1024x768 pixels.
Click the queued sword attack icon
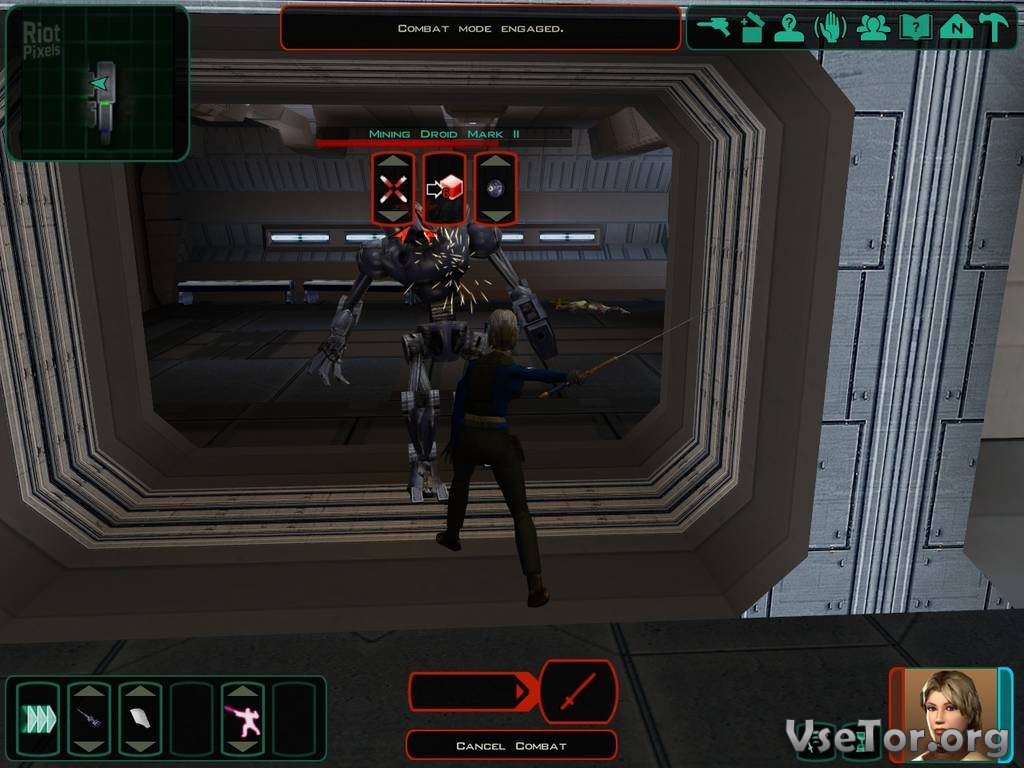pos(578,692)
